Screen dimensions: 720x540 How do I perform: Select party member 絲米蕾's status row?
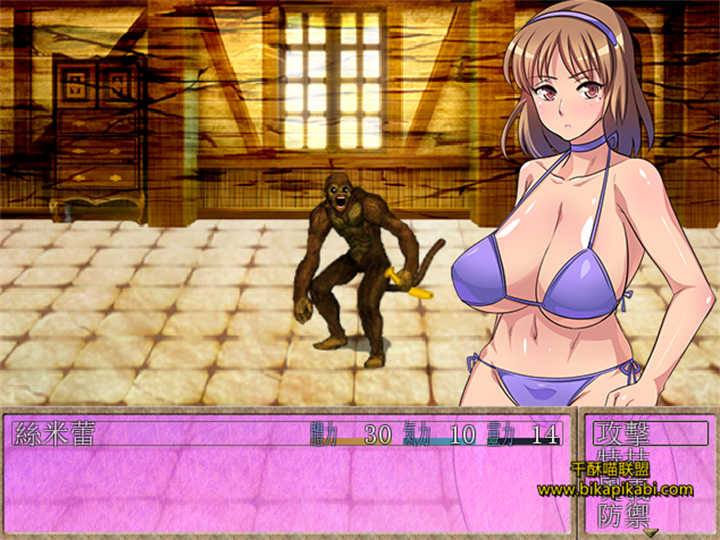click(288, 433)
